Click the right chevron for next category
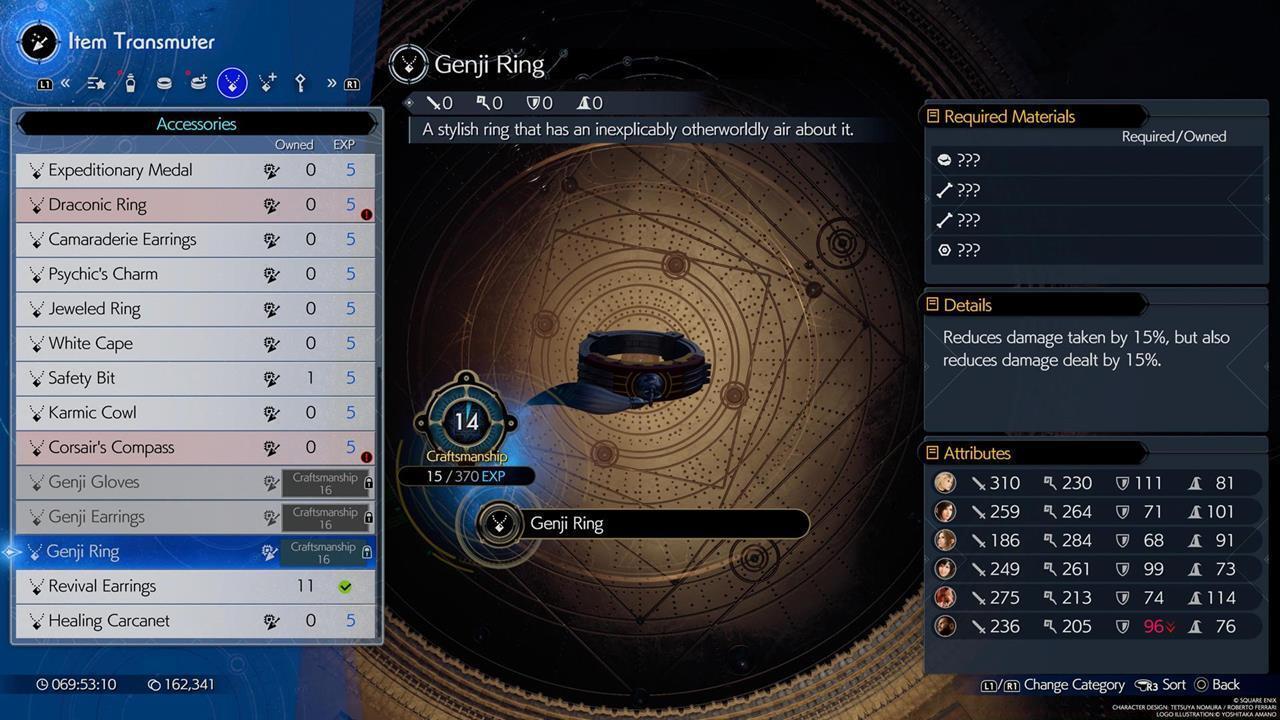The image size is (1280, 720). click(x=331, y=83)
